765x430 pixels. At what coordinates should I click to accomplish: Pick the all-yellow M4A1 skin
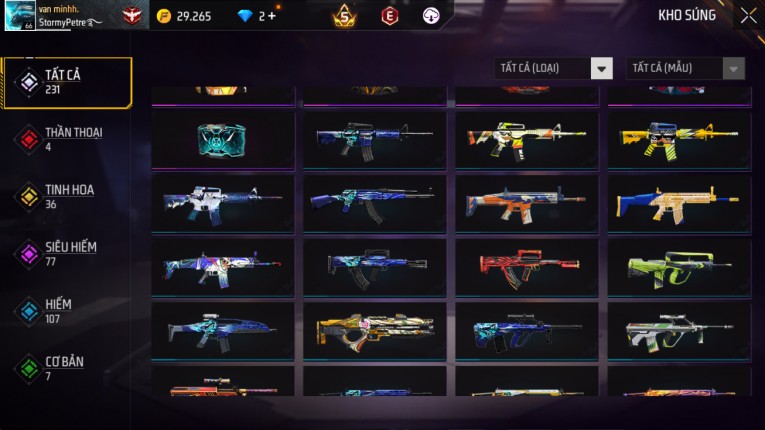click(678, 138)
